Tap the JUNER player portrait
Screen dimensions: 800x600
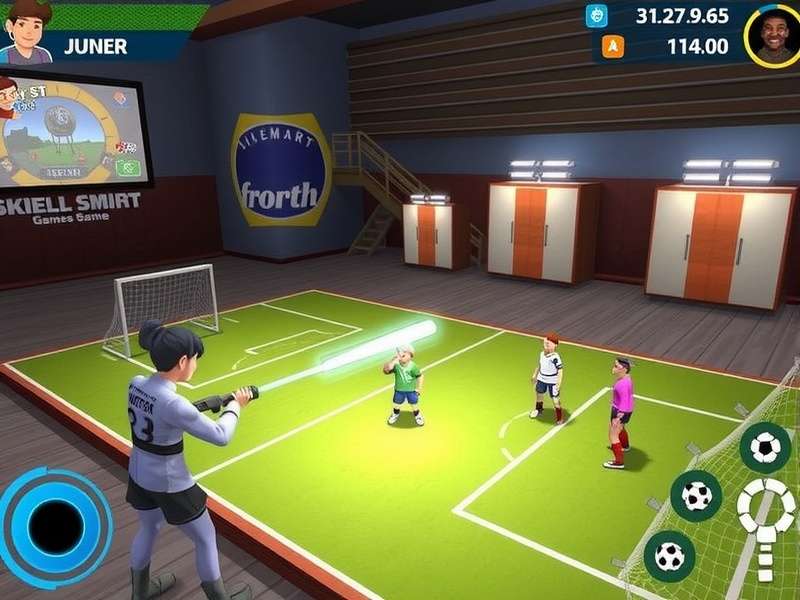[26, 32]
